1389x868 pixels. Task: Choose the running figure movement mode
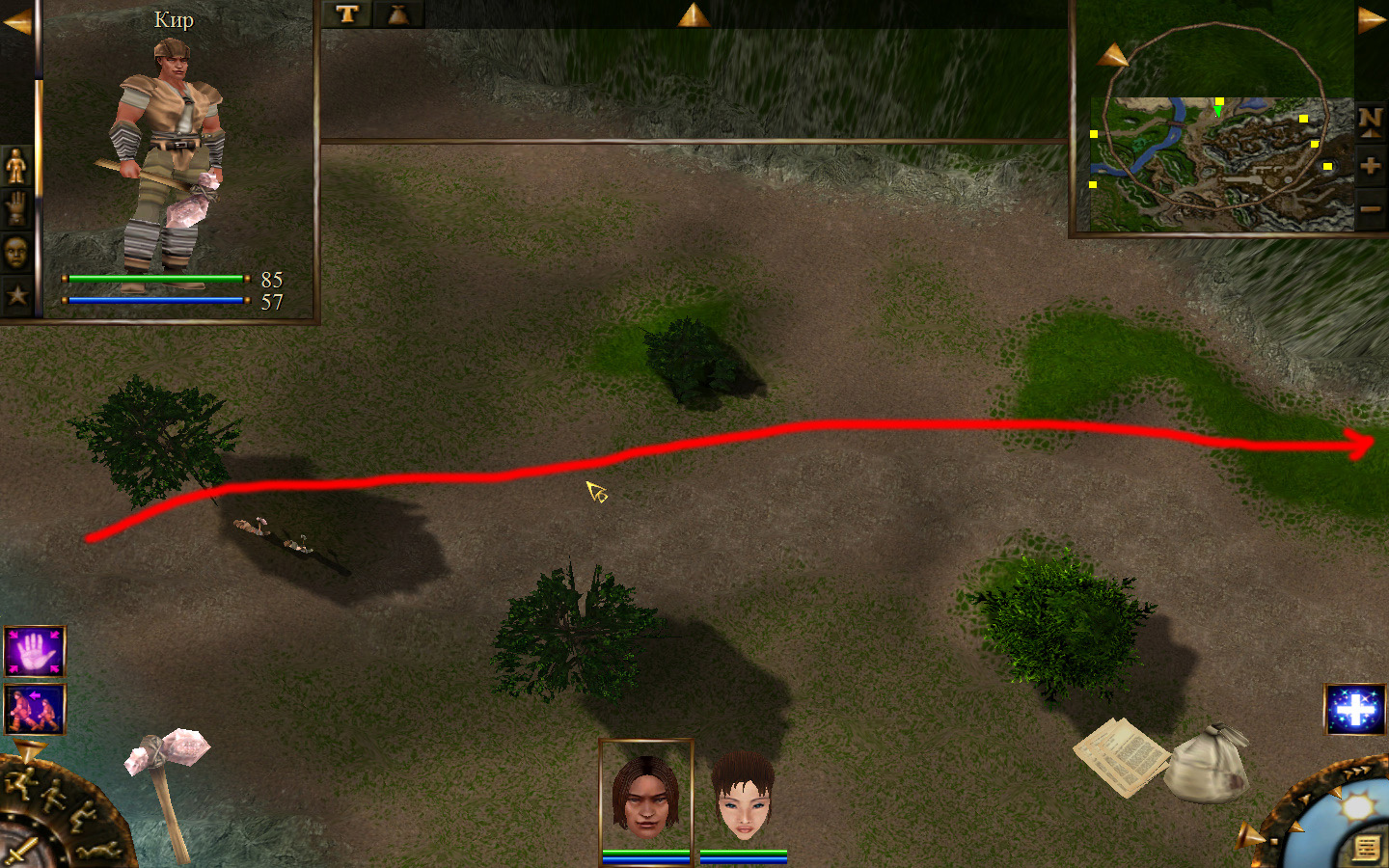(x=19, y=783)
